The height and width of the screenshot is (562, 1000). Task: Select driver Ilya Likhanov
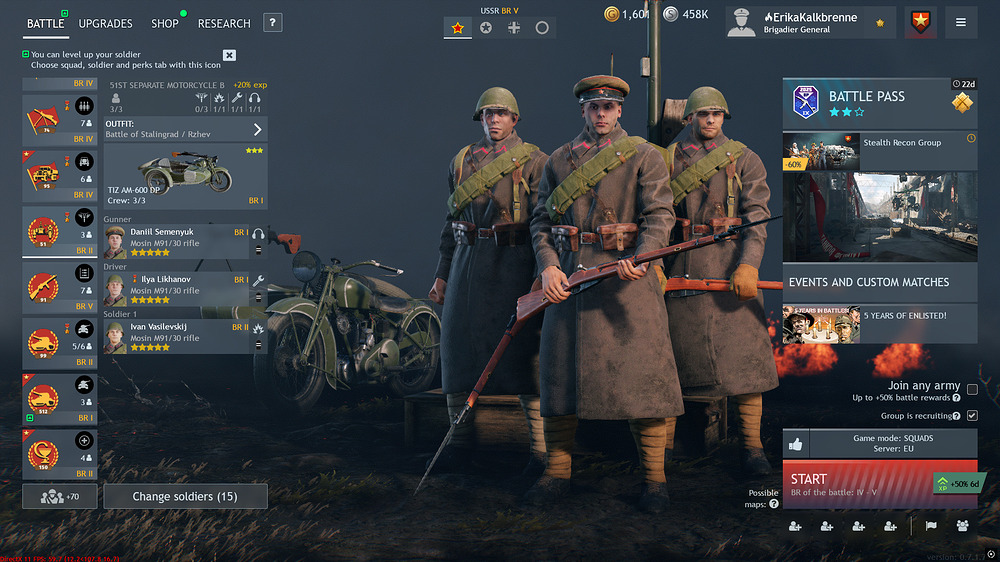tap(176, 286)
